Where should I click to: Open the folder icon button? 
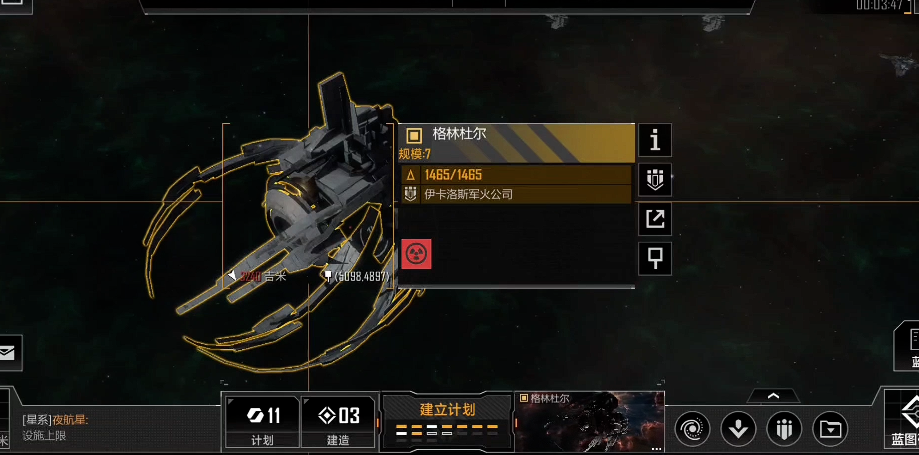pos(830,429)
